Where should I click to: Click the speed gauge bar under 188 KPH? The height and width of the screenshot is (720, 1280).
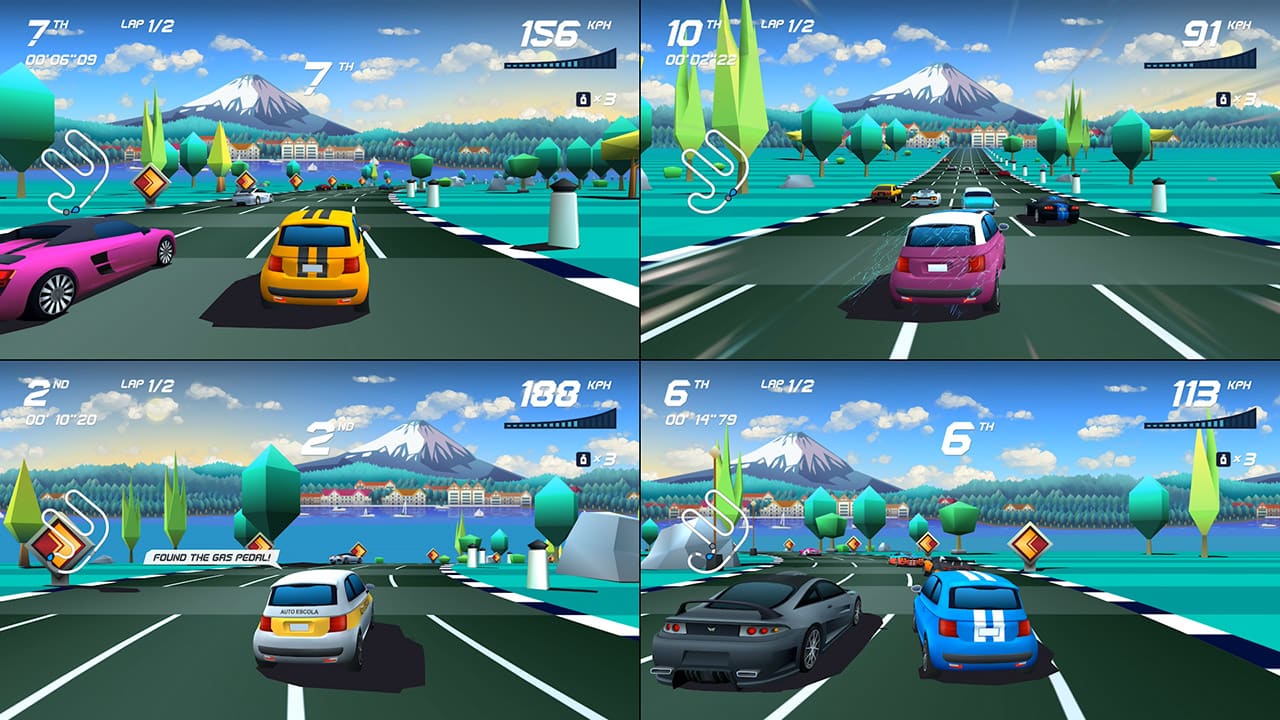[x=560, y=426]
